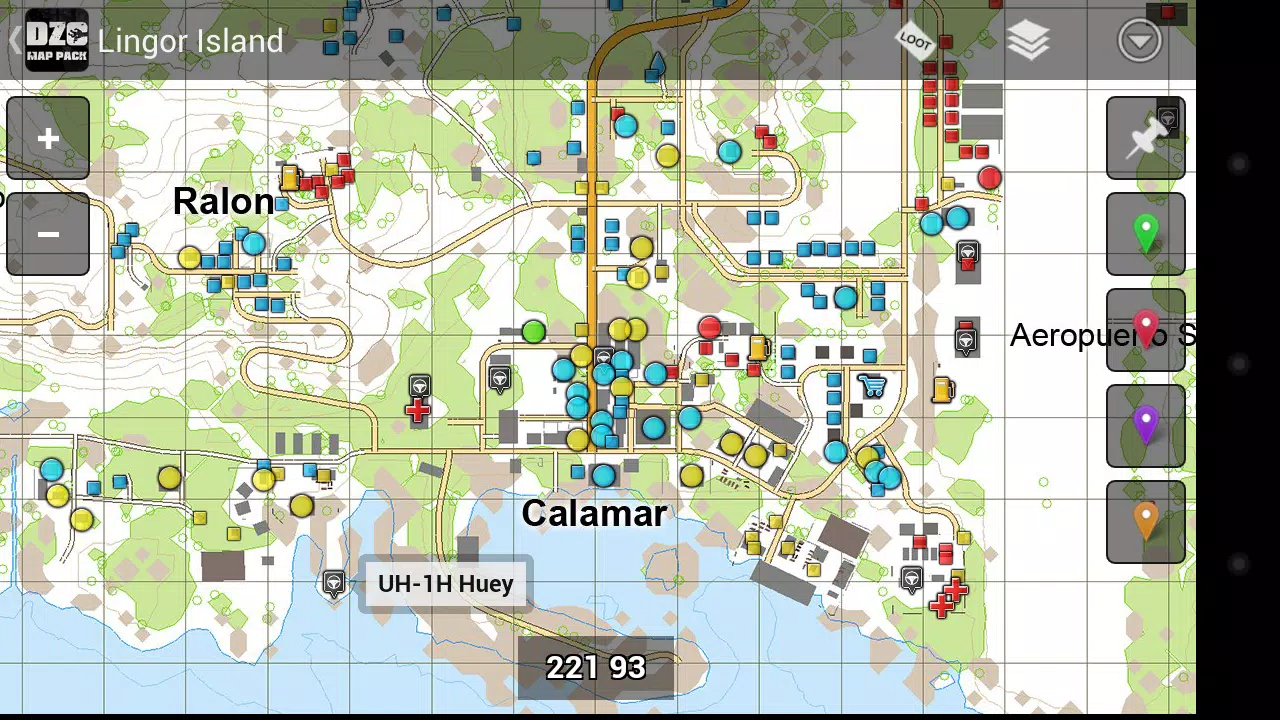The width and height of the screenshot is (1280, 720).
Task: Tap the shopping cart trader icon on the map
Action: (871, 385)
